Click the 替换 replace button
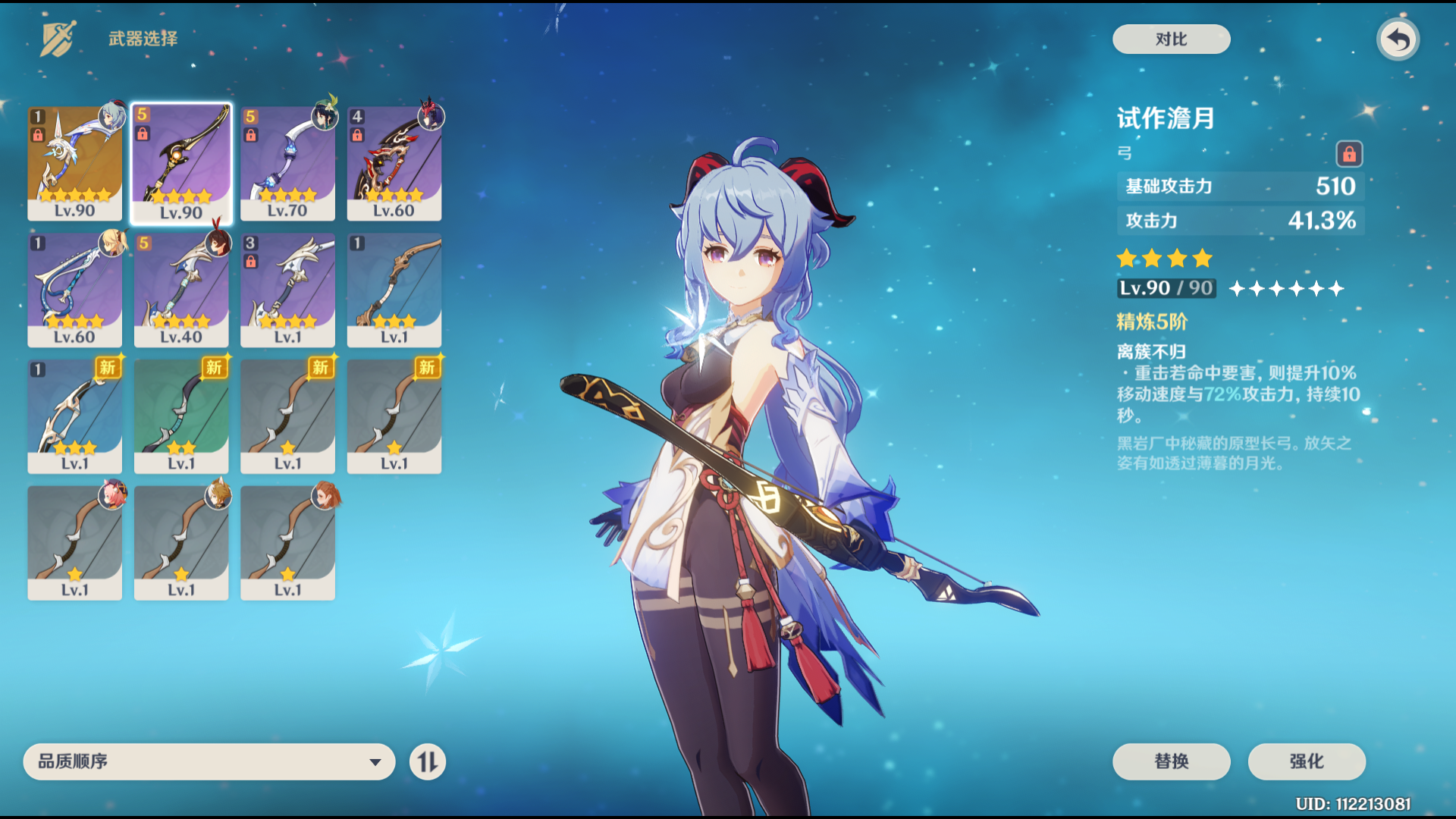The image size is (1456, 819). pyautogui.click(x=1171, y=761)
